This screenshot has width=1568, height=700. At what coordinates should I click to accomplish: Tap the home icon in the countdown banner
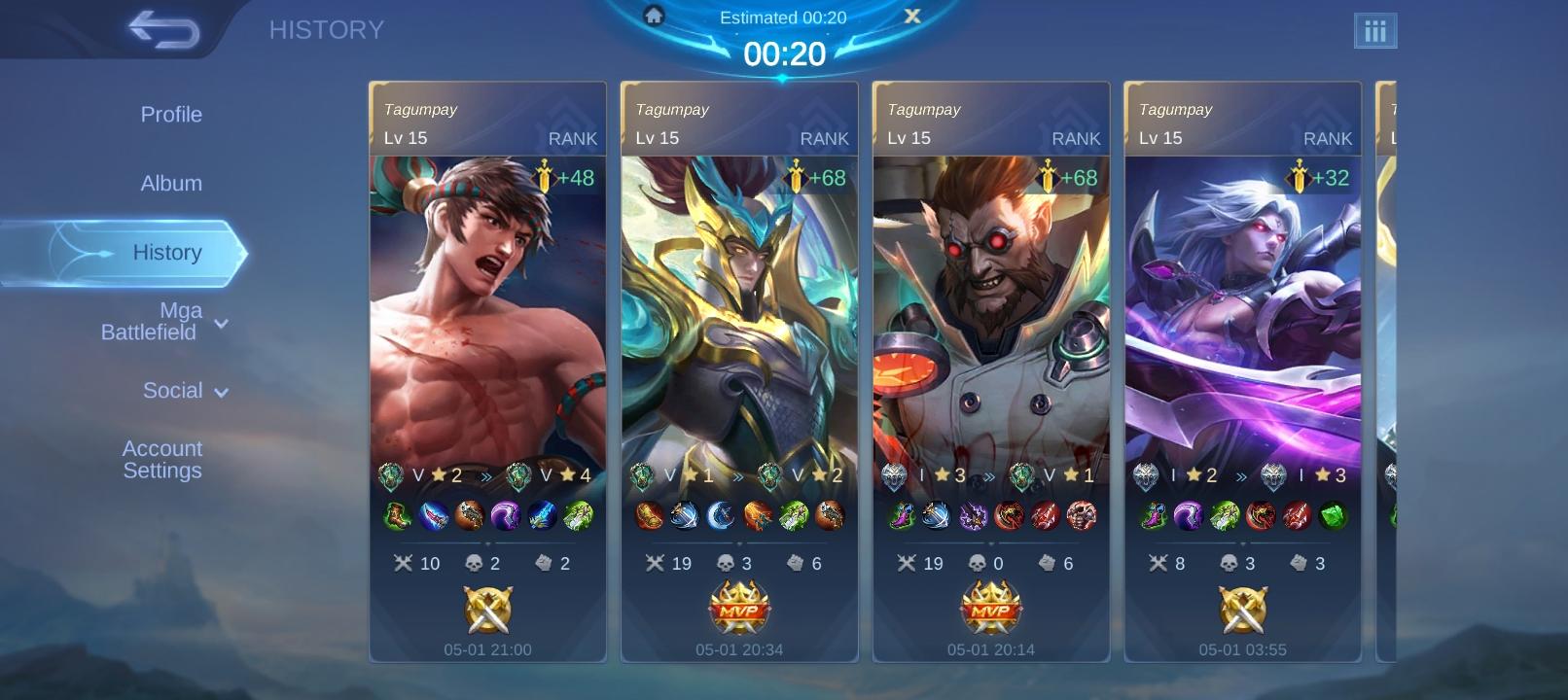tap(654, 15)
